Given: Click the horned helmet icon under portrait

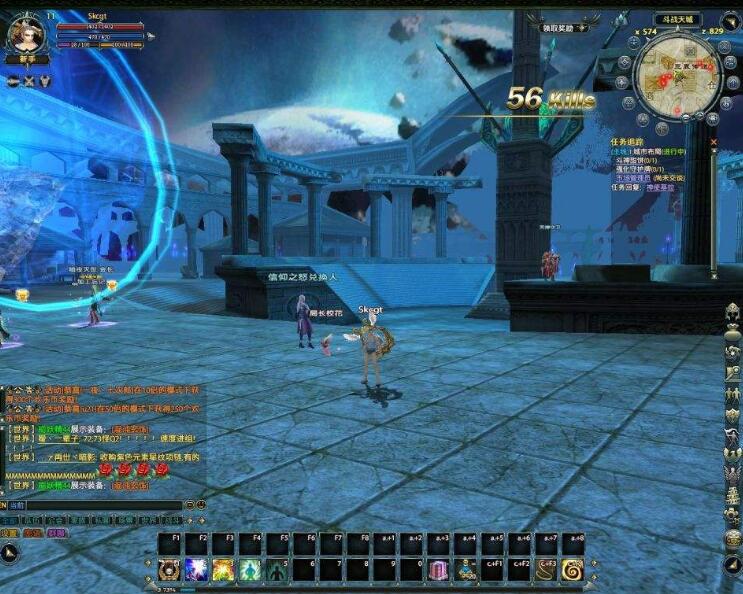Looking at the screenshot, I should (45, 81).
